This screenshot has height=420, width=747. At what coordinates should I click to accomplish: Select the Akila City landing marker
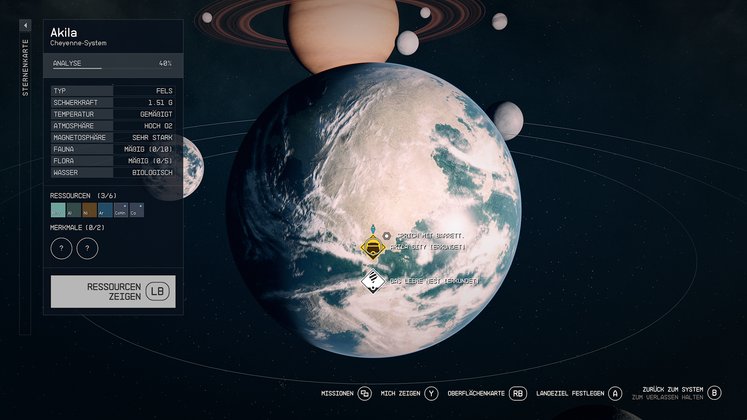click(373, 247)
